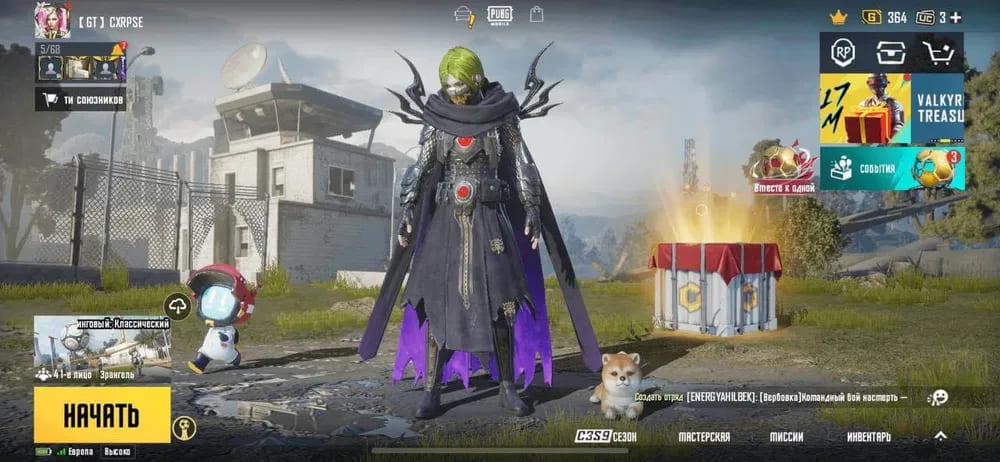Switch to the C3S9 Сезон tab
The width and height of the screenshot is (1000, 462).
coord(605,437)
